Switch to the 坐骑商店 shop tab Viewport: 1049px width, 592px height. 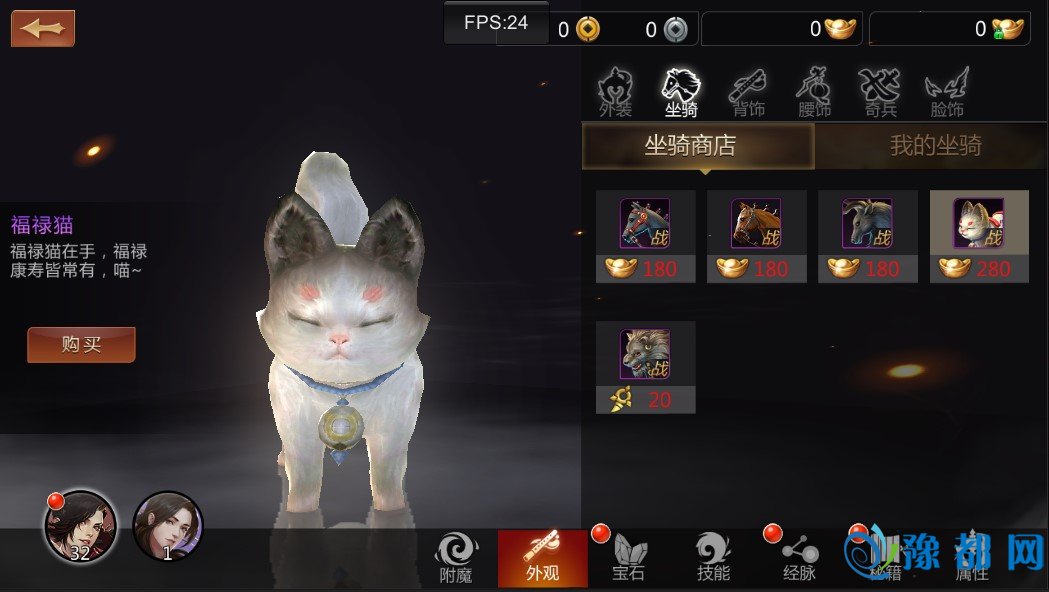click(698, 146)
